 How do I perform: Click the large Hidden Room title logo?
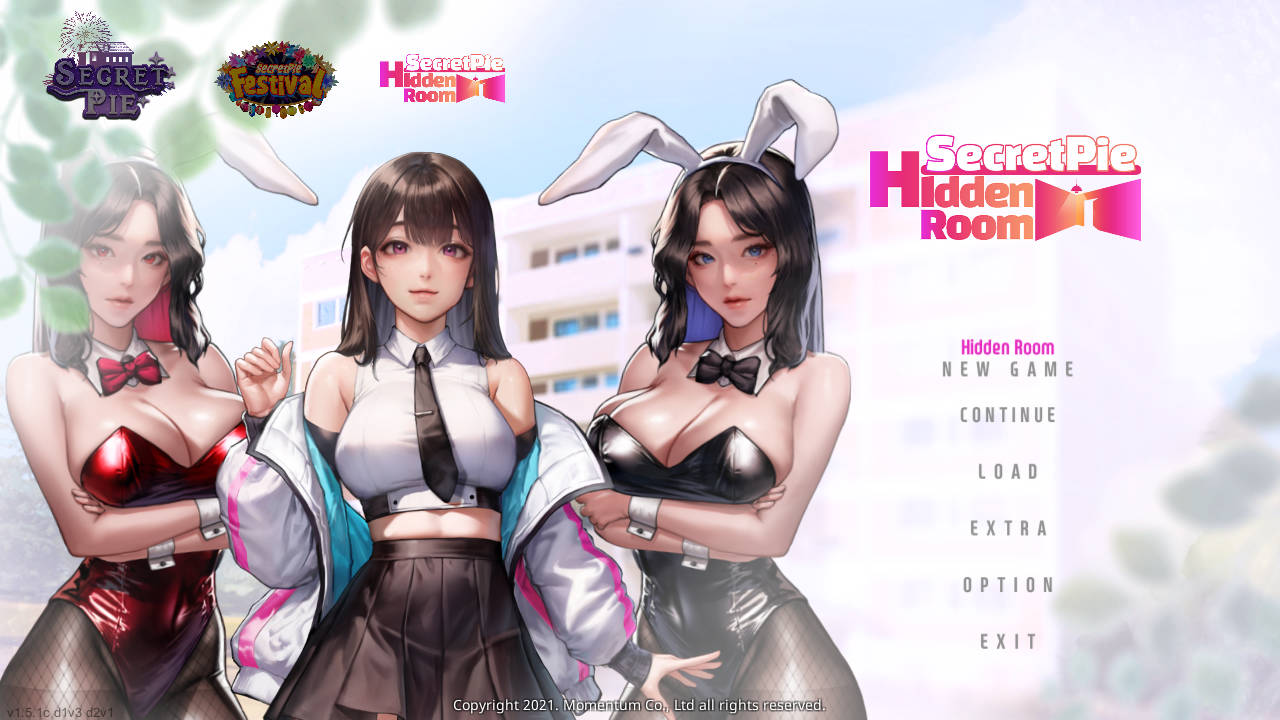pos(1005,190)
